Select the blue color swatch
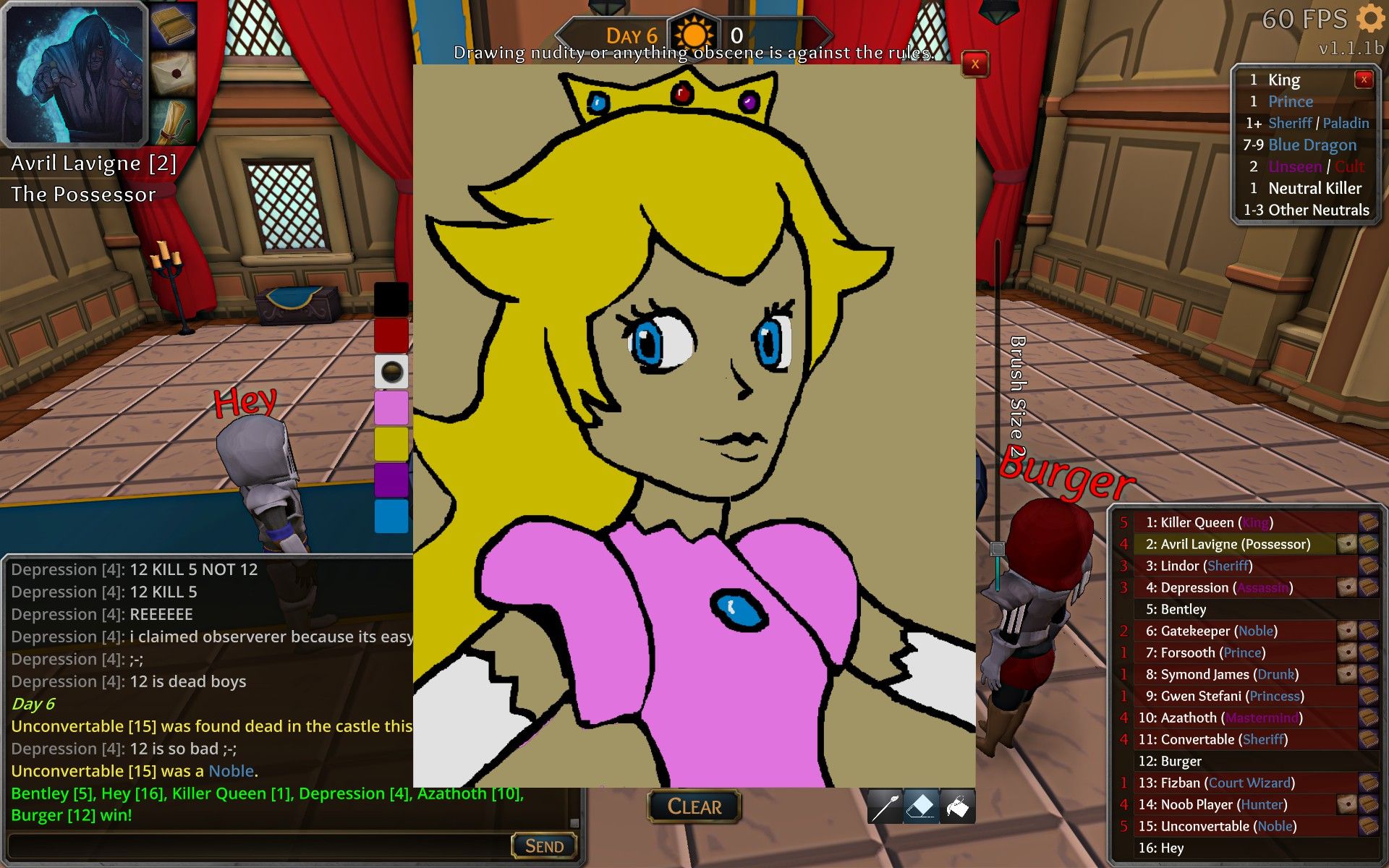 pyautogui.click(x=391, y=515)
